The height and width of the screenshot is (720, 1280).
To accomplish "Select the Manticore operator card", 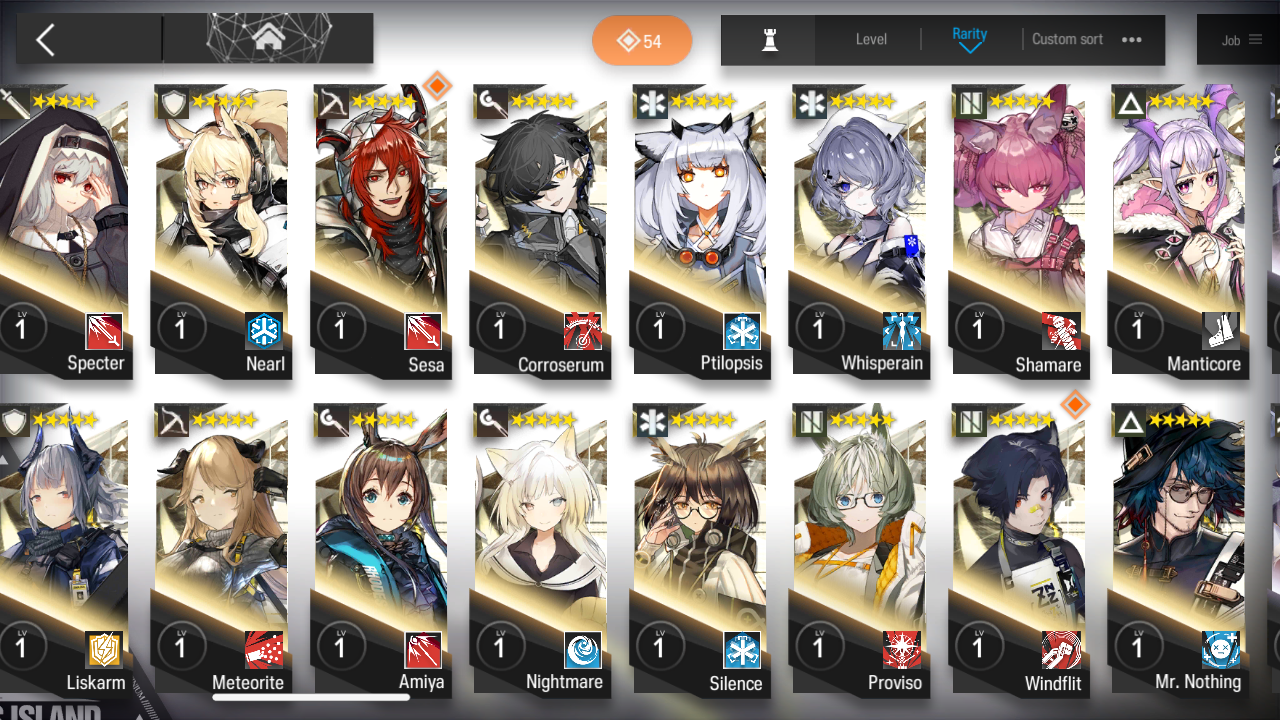I will pyautogui.click(x=1178, y=230).
